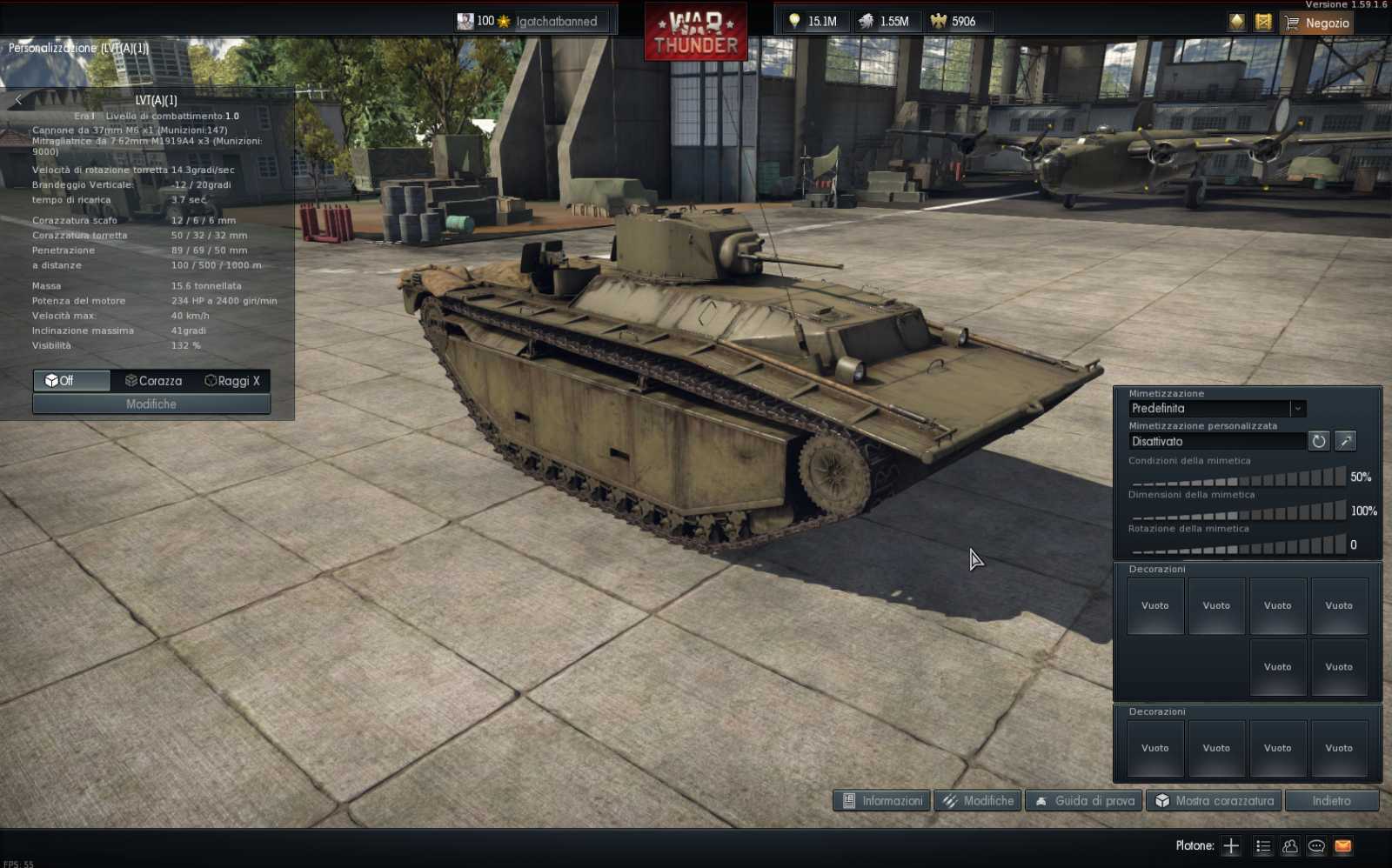Collapse the vehicle stats panel with the left chevron
Image resolution: width=1392 pixels, height=868 pixels.
(18, 99)
